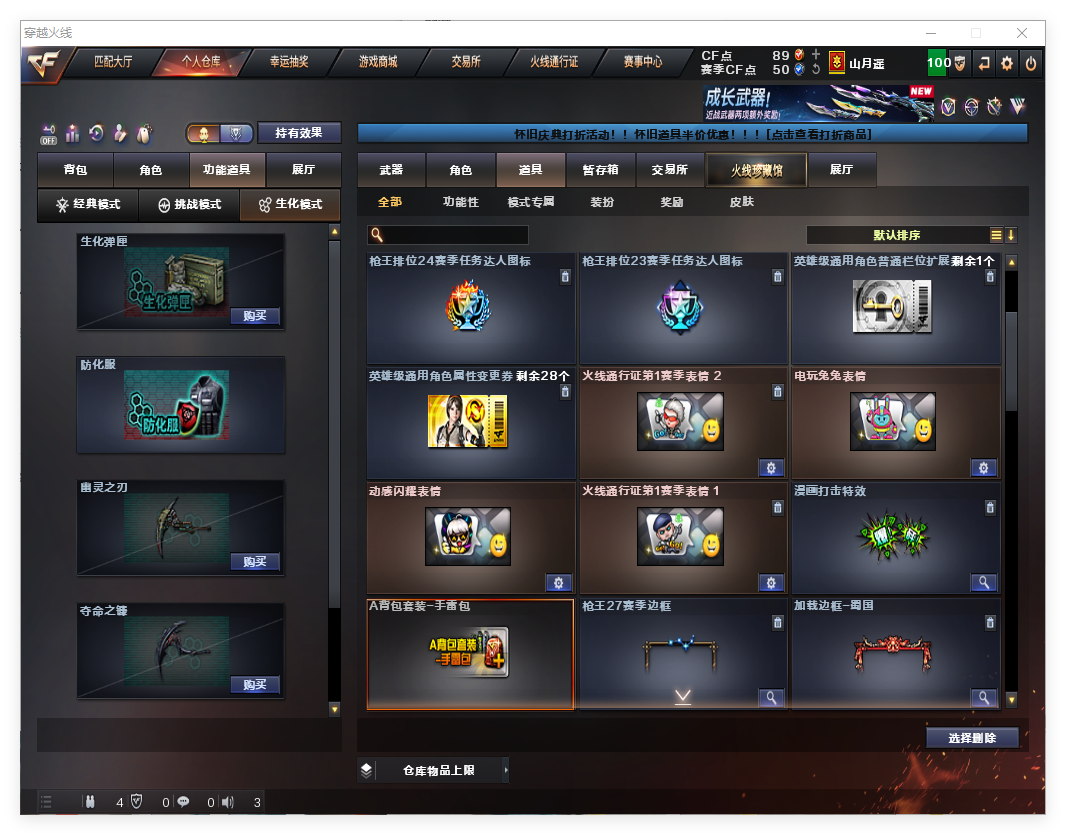This screenshot has width=1066, height=835.
Task: Switch to 经典模式 classic mode tab
Action: tap(88, 204)
